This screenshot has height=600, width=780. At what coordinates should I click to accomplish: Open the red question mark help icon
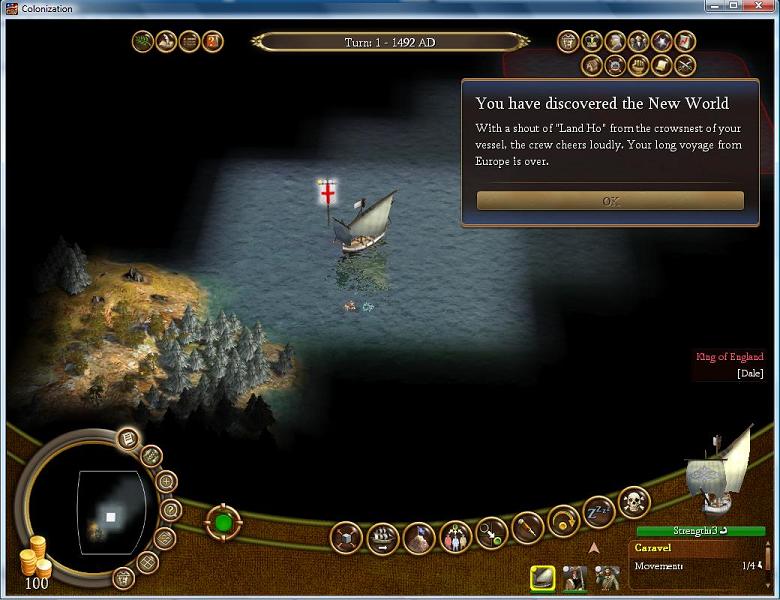pyautogui.click(x=213, y=42)
